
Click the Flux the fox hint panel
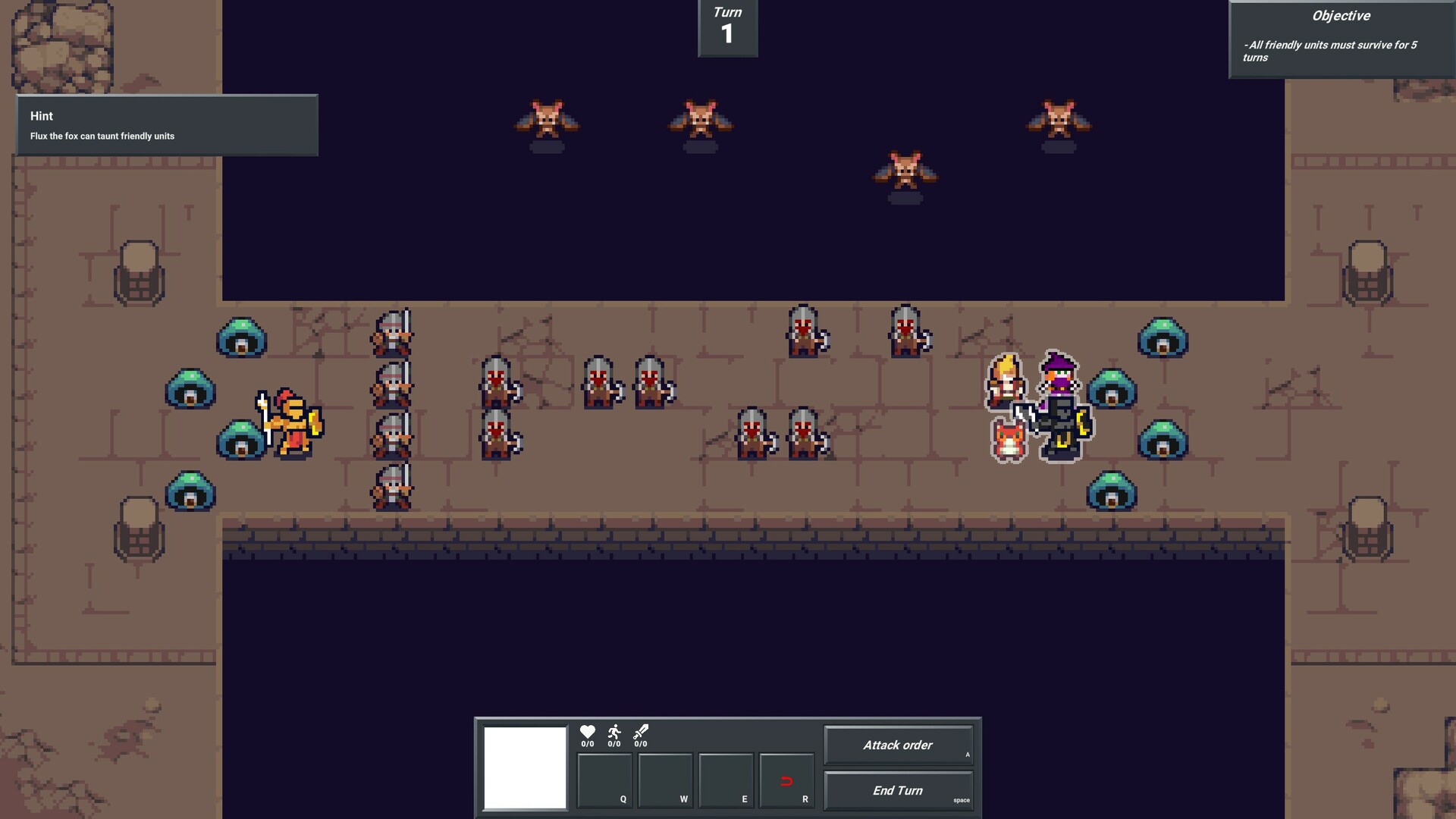(x=167, y=125)
